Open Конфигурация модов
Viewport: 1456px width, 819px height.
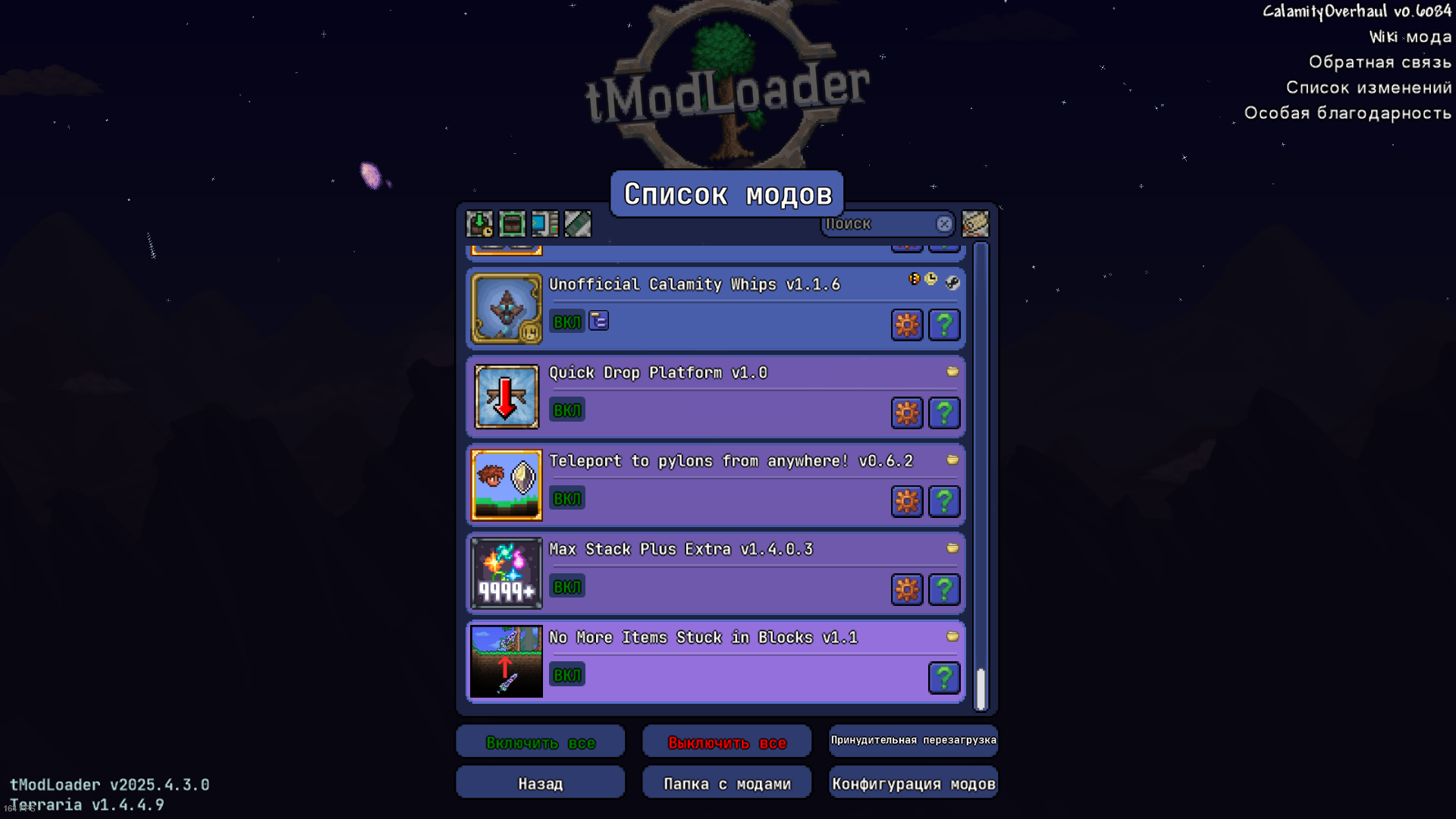(913, 782)
